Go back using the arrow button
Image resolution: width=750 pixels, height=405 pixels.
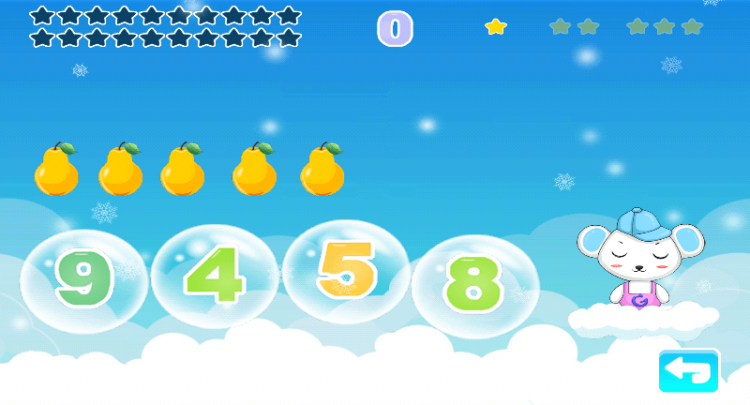(x=689, y=371)
